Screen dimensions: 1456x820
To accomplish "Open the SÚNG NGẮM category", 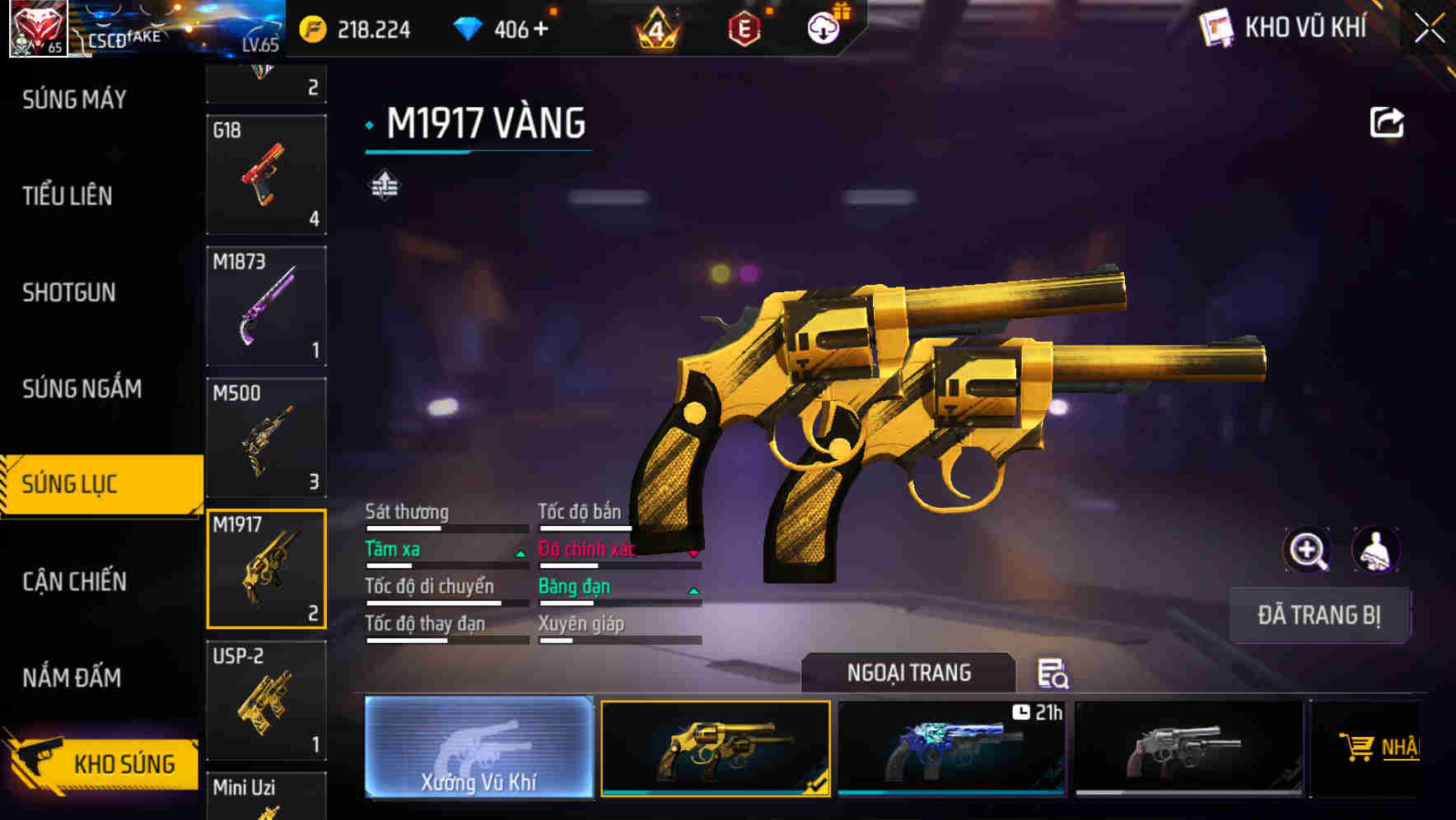I will (81, 389).
